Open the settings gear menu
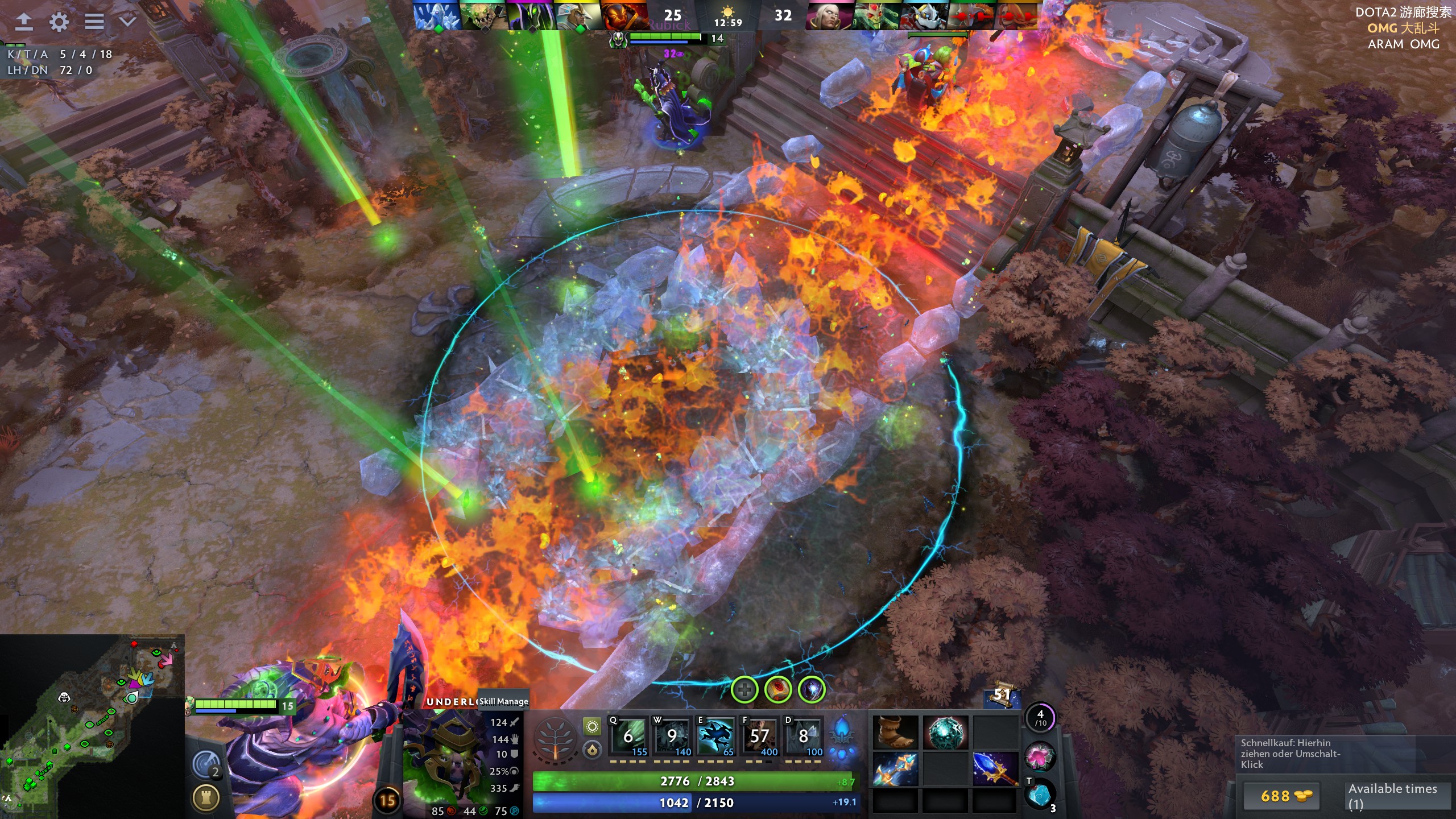Image resolution: width=1456 pixels, height=819 pixels. coord(59,22)
